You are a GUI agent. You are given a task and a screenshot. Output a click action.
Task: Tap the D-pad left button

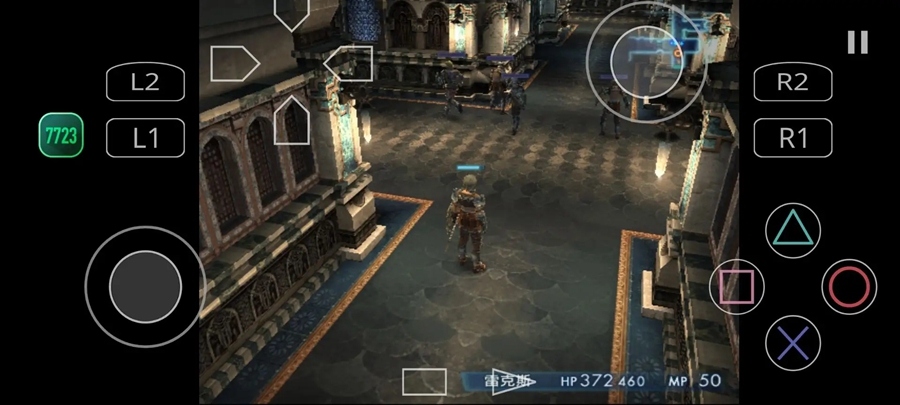pos(234,64)
